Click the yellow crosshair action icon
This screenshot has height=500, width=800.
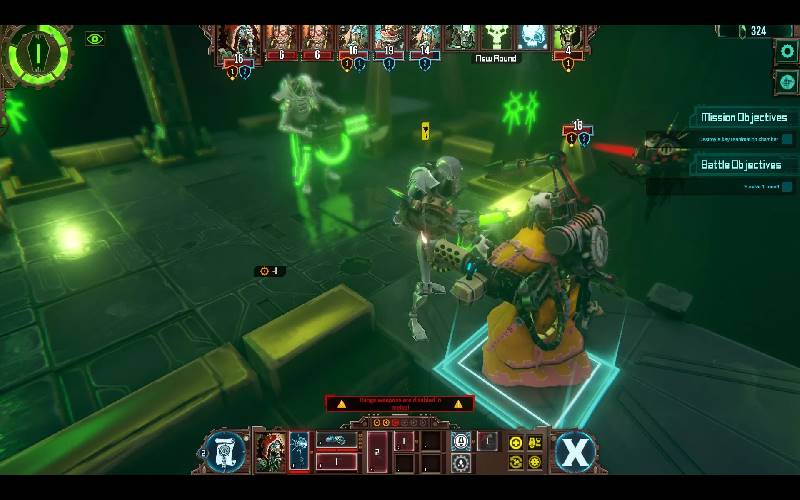pos(516,443)
